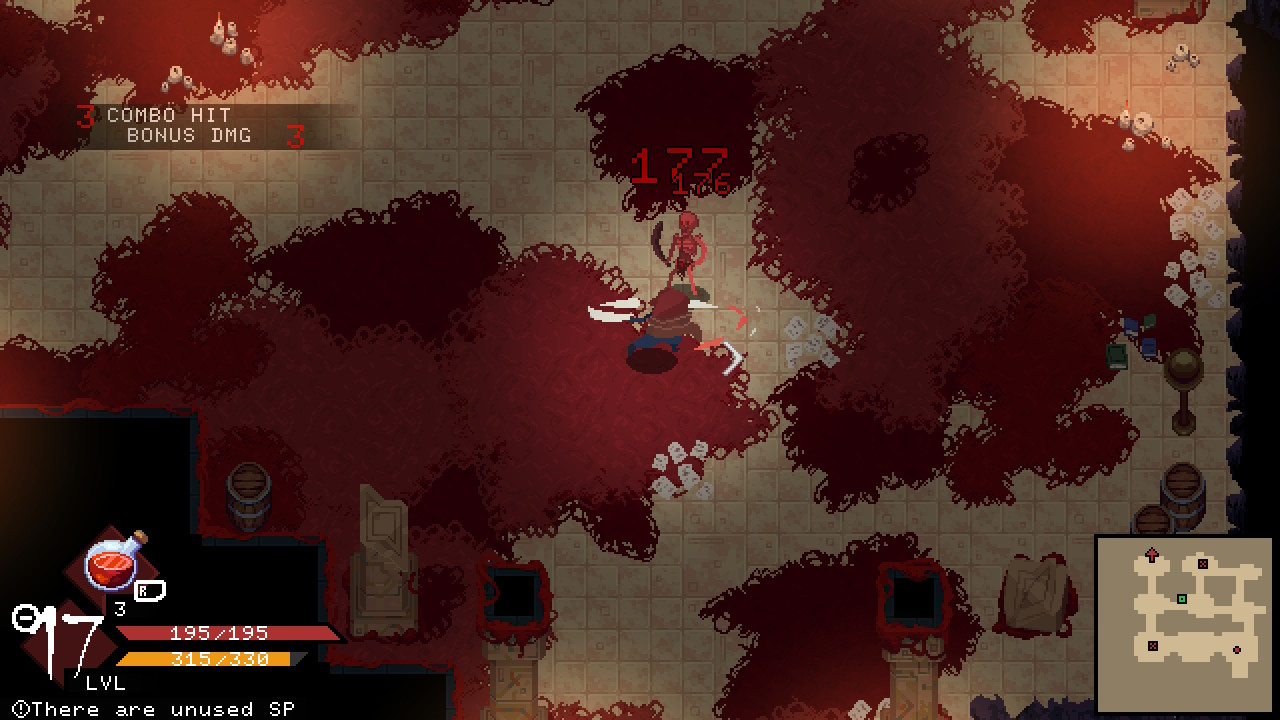1280x720 pixels.
Task: Click the red dot enemy marker on the minimap
Action: point(1237,650)
